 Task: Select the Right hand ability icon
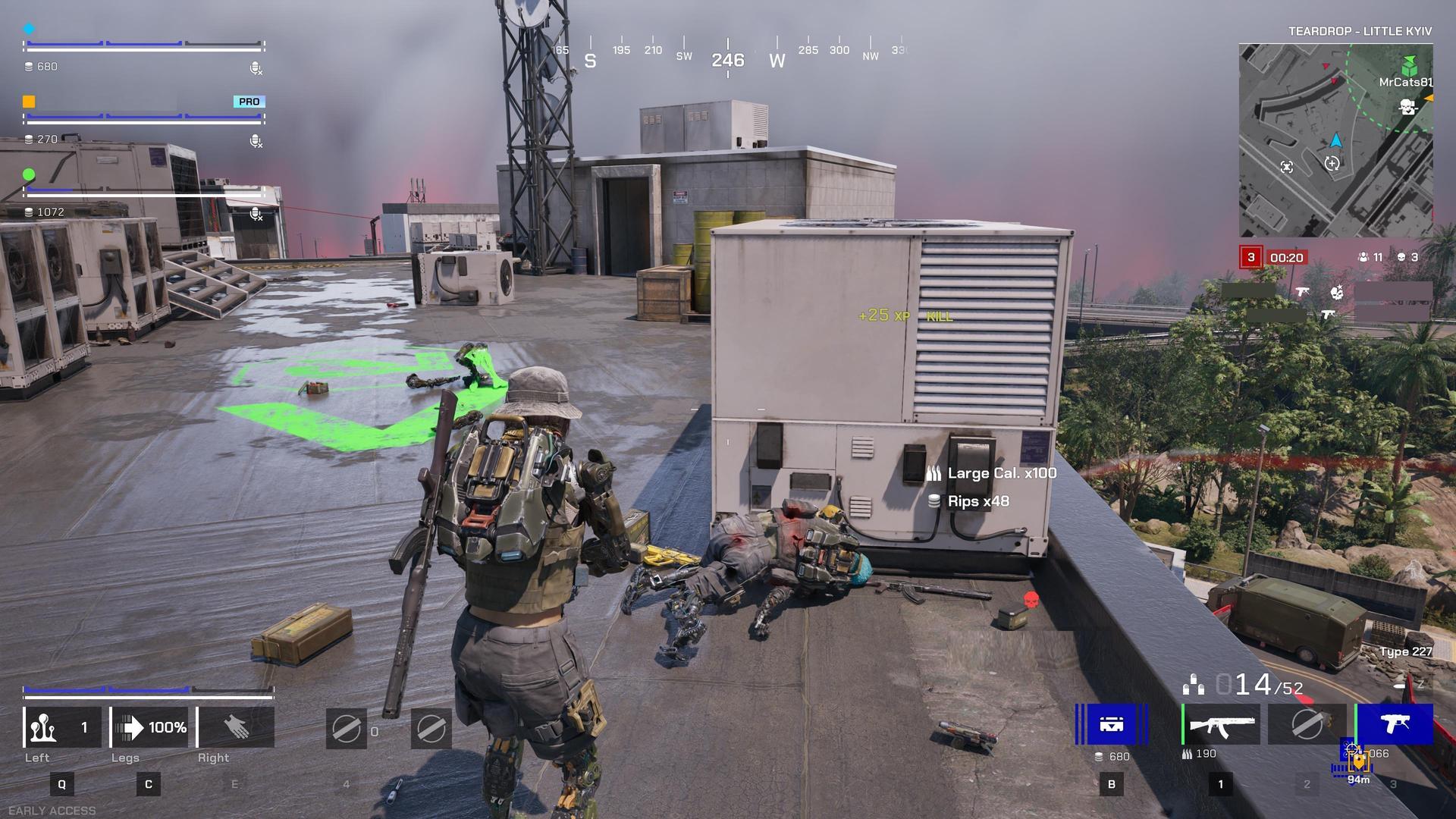(x=235, y=726)
